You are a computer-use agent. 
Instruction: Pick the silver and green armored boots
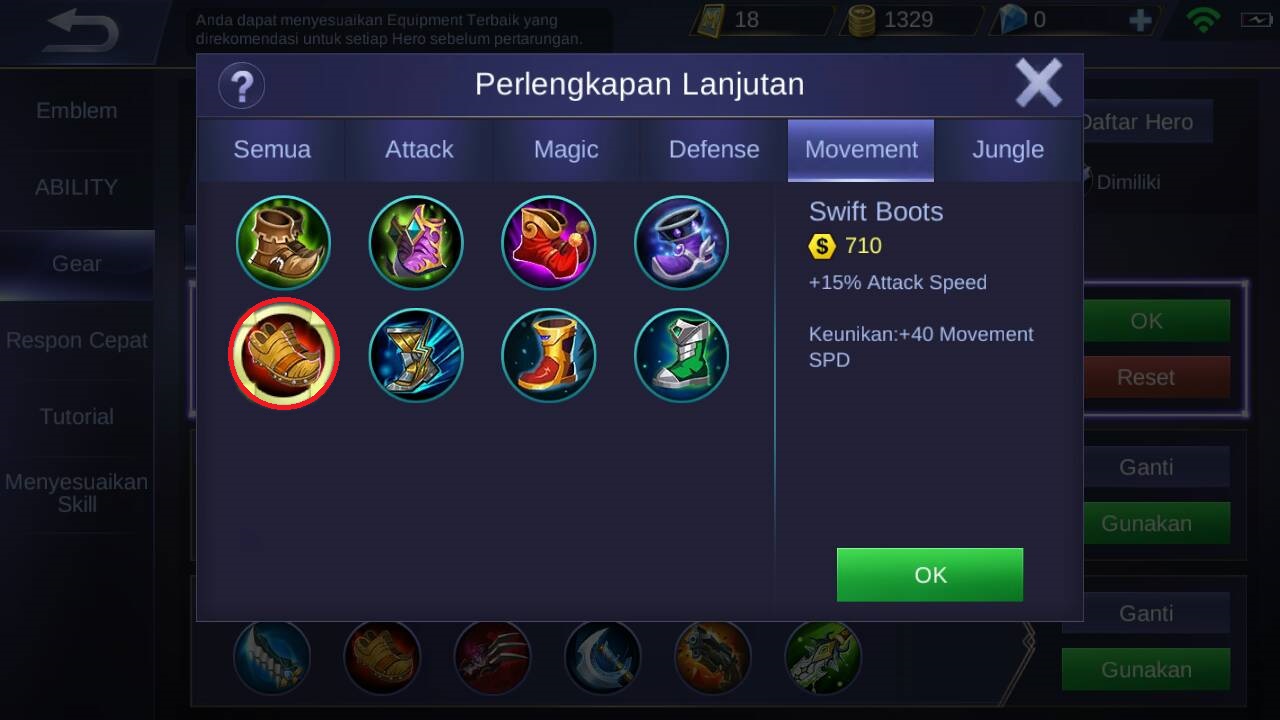click(681, 354)
